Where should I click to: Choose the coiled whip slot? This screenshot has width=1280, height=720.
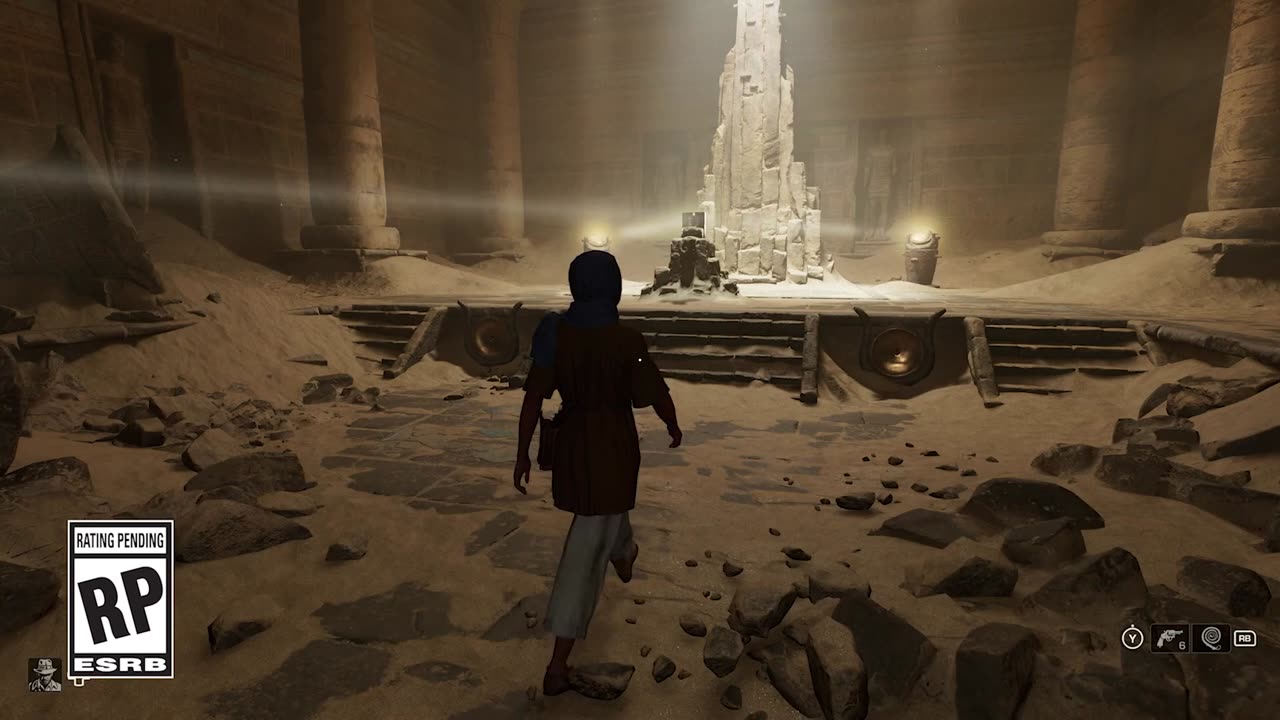pyautogui.click(x=1210, y=638)
